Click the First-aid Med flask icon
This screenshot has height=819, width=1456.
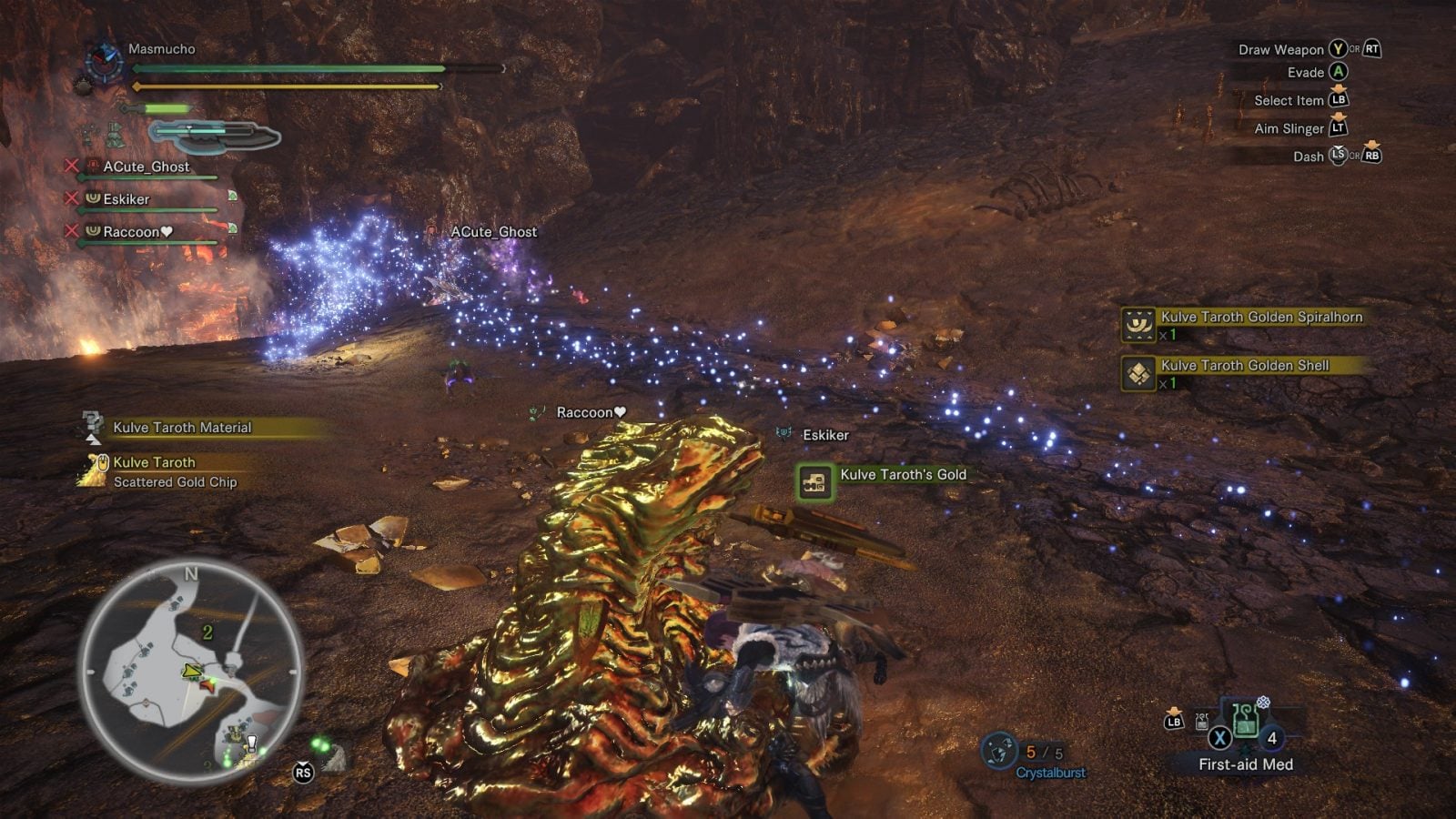(x=1245, y=722)
